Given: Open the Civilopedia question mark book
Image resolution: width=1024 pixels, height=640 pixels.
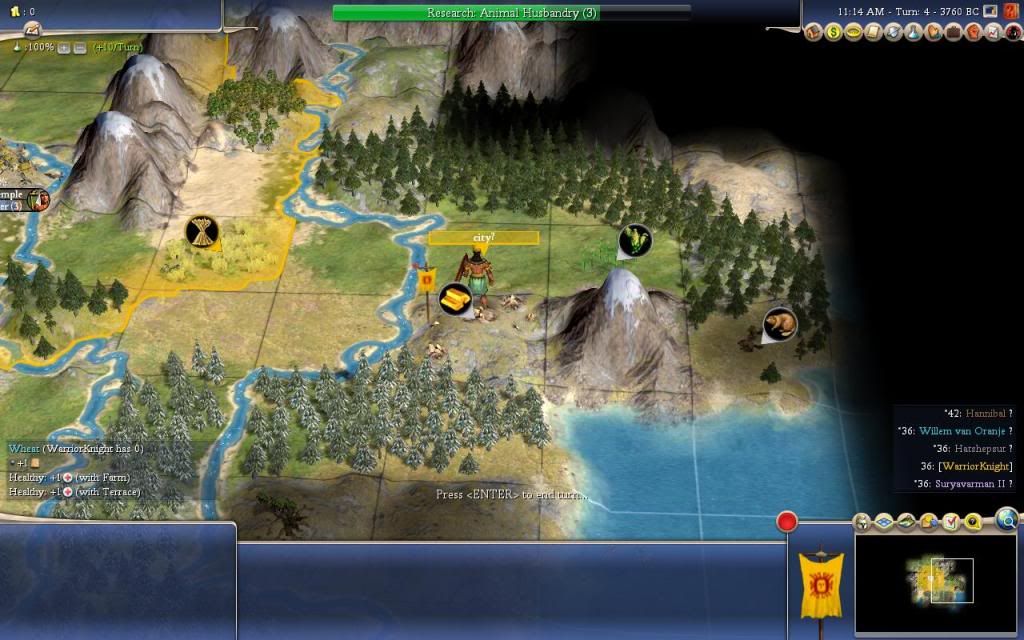Looking at the screenshot, I should pyautogui.click(x=1010, y=11).
